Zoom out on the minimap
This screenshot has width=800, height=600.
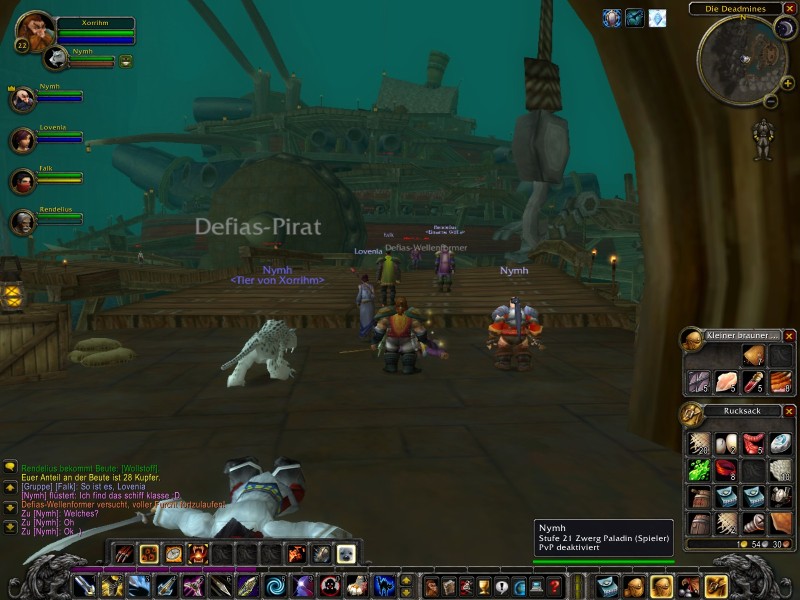point(772,101)
